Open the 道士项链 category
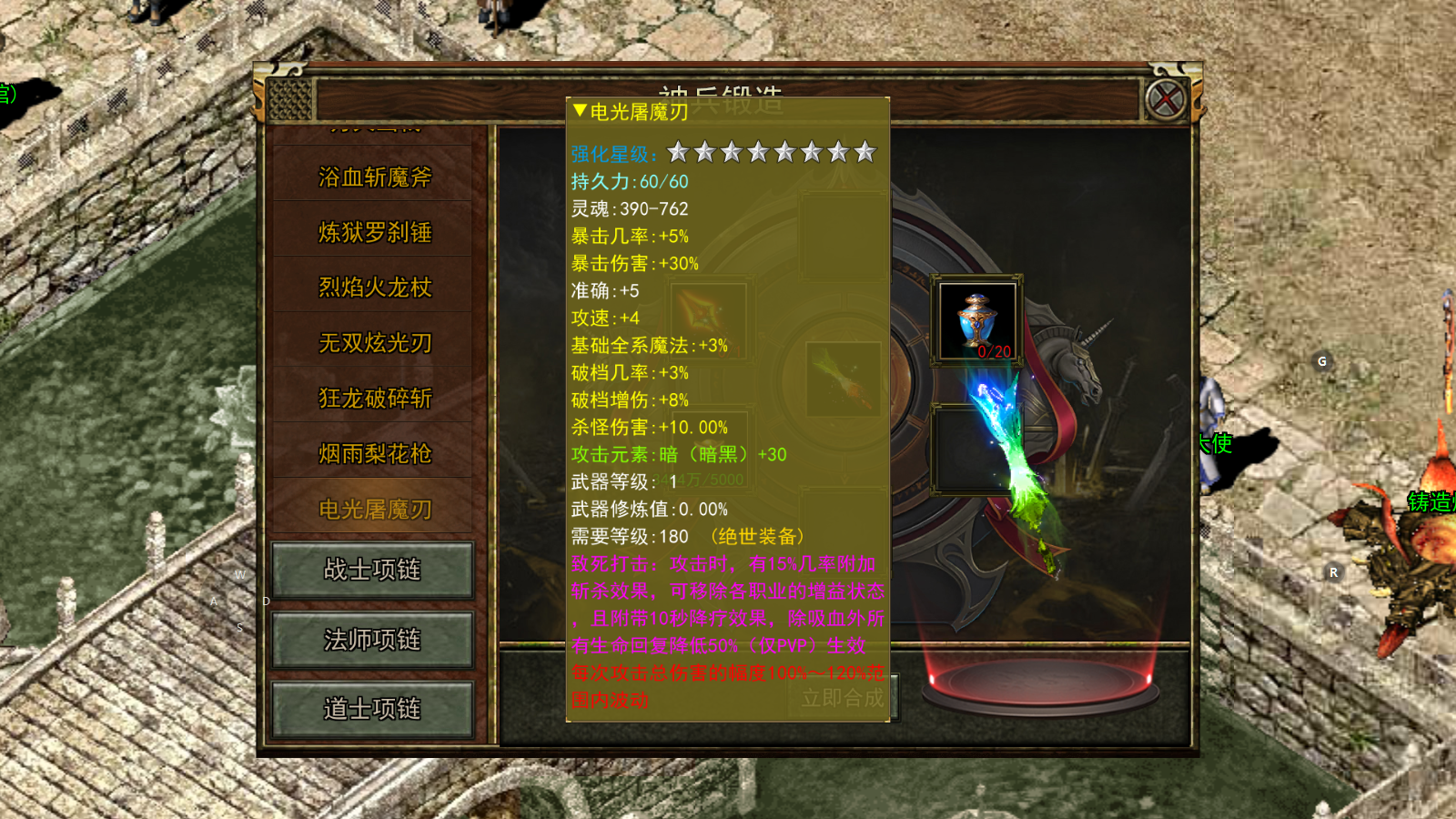The height and width of the screenshot is (819, 1456). pyautogui.click(x=372, y=709)
